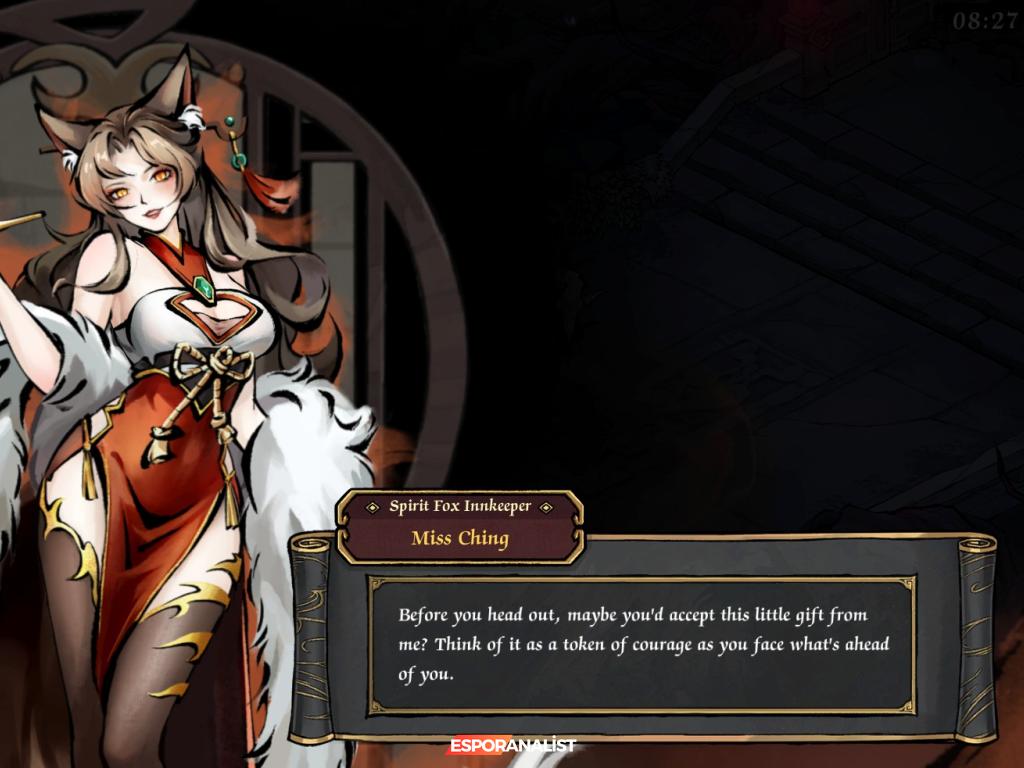Screen dimensions: 1024x768
Task: Advance Miss Ching's dialogue text box
Action: click(x=641, y=644)
